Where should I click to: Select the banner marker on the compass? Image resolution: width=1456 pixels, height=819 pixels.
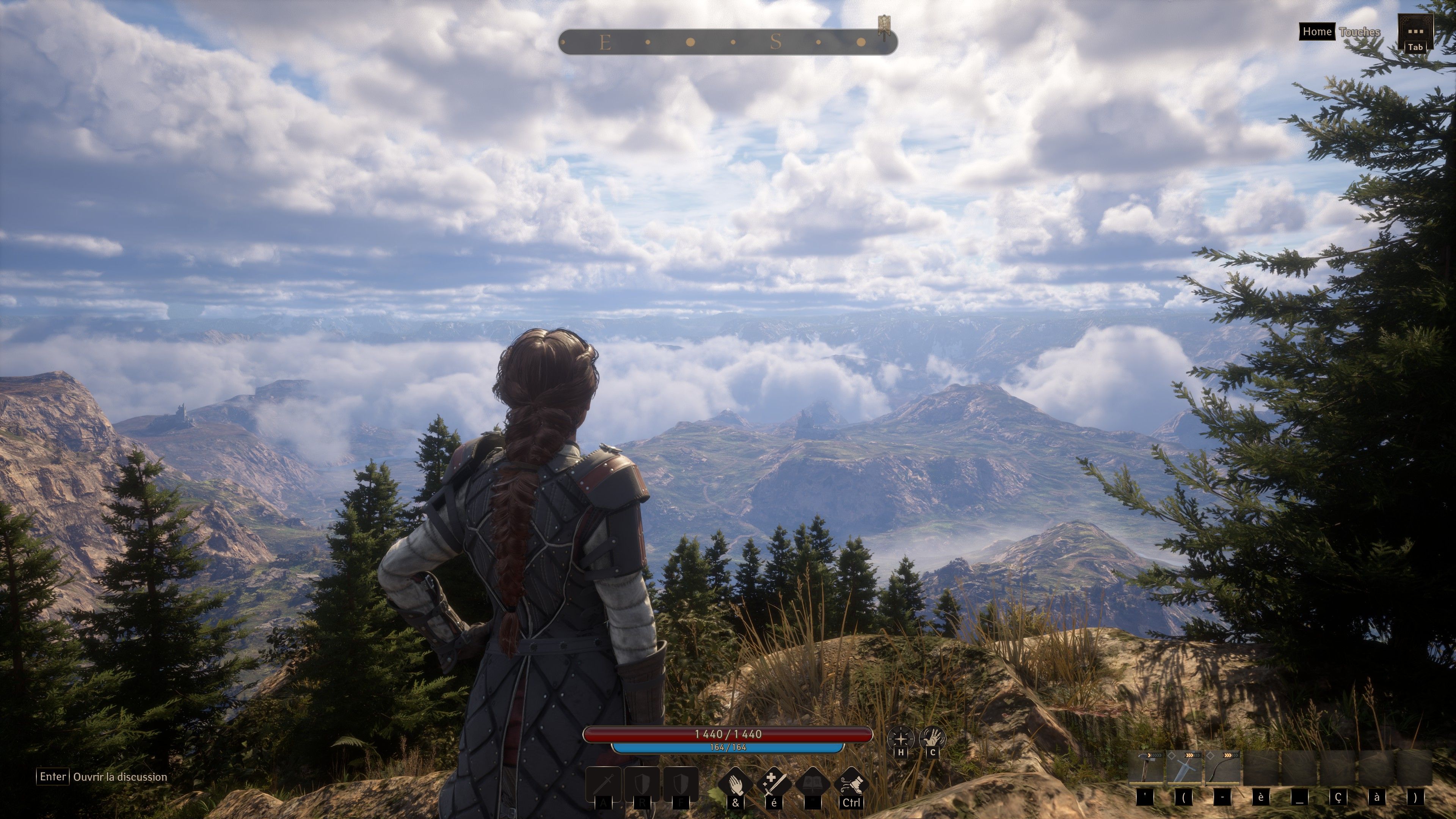click(x=884, y=25)
